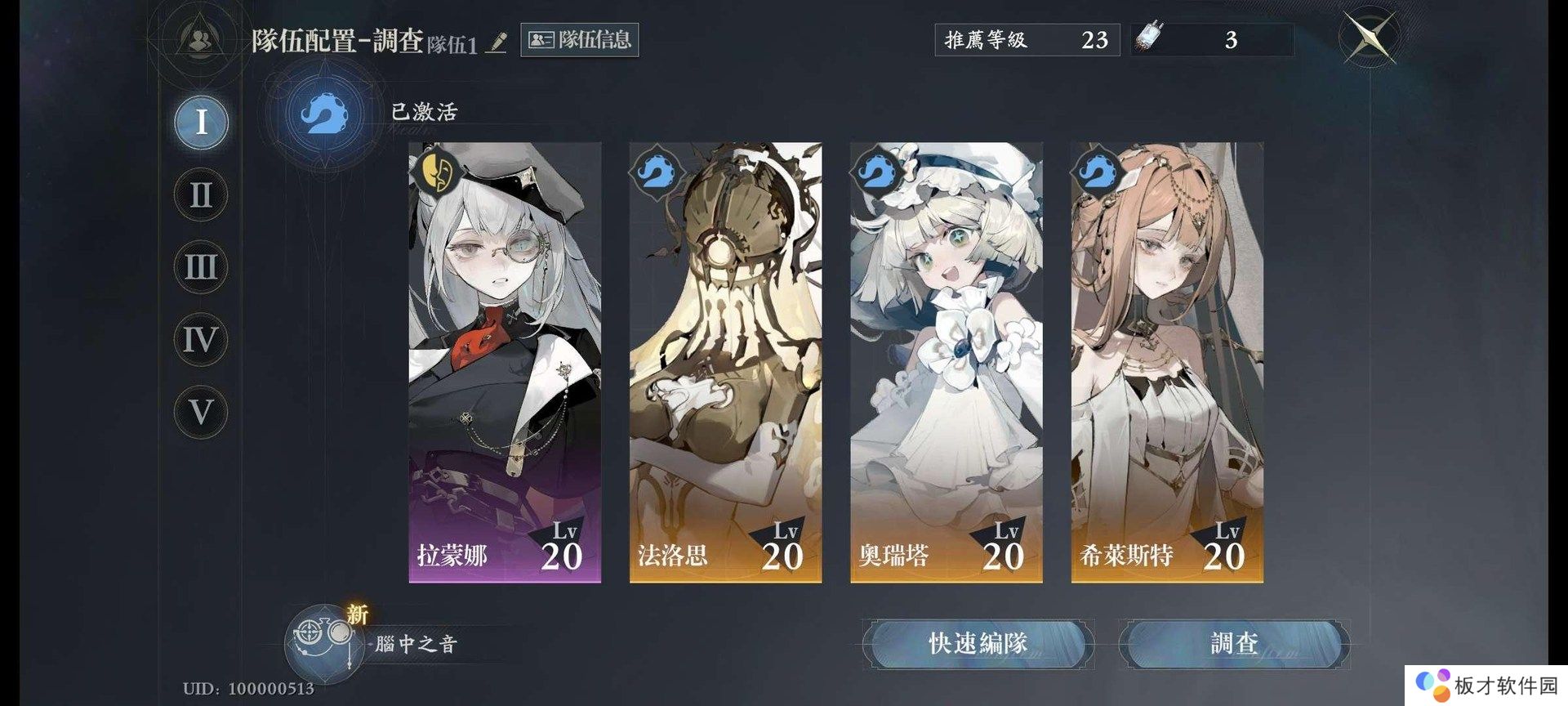This screenshot has height=706, width=1568.
Task: Open the 隊伍信息 team info panel
Action: (x=579, y=40)
